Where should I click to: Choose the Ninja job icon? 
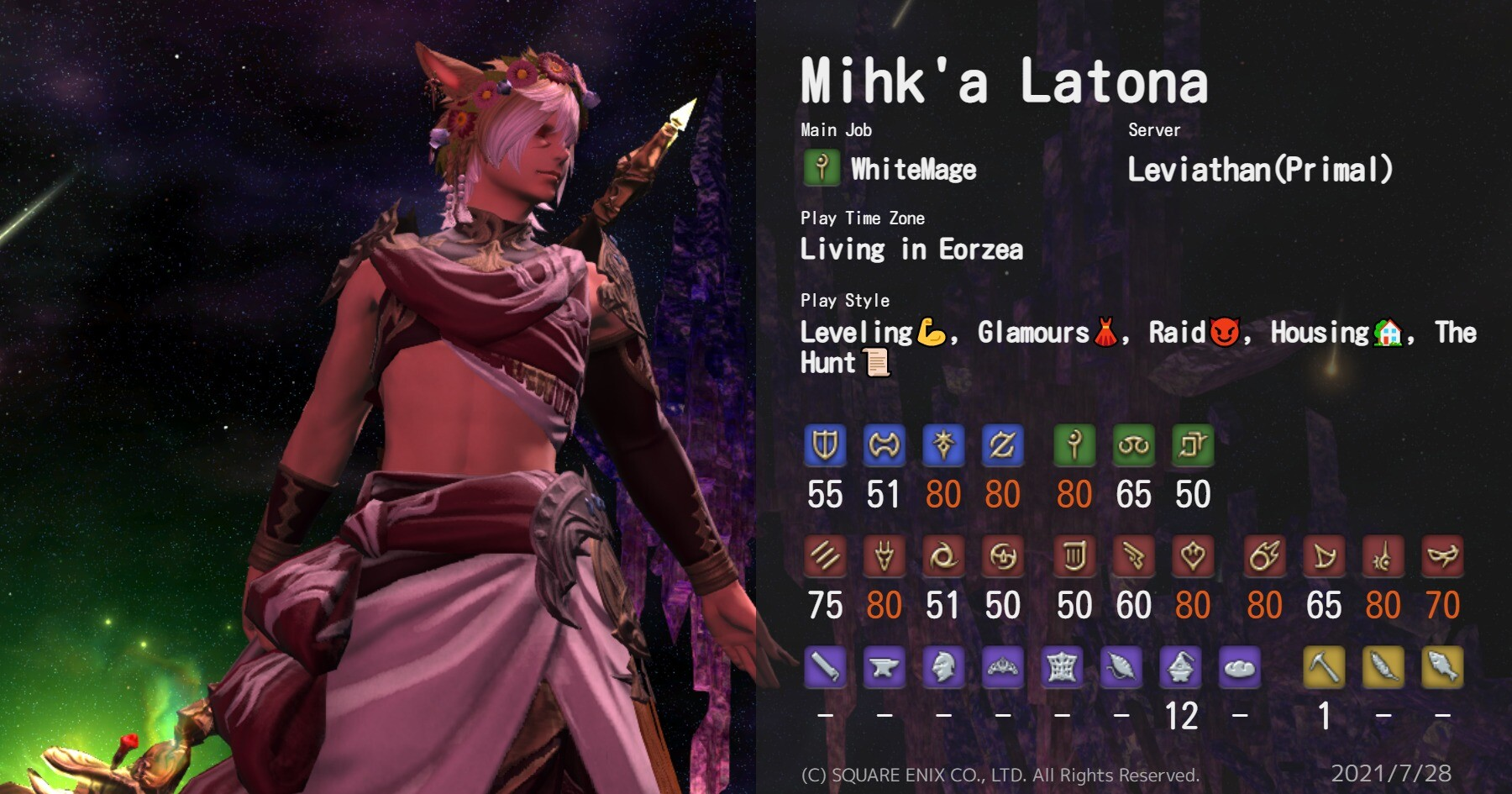pyautogui.click(x=943, y=555)
